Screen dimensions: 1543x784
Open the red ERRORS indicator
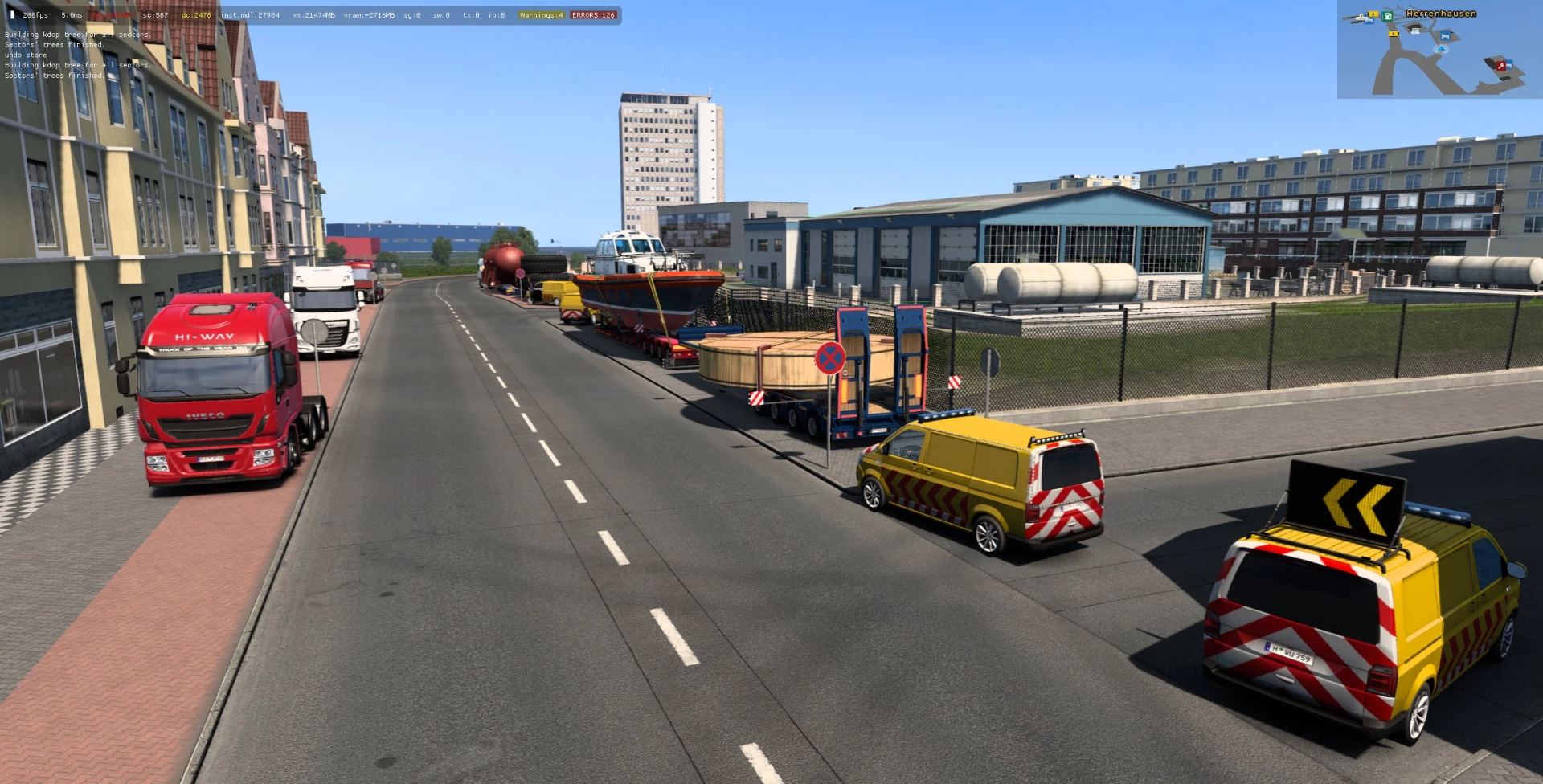click(x=593, y=15)
